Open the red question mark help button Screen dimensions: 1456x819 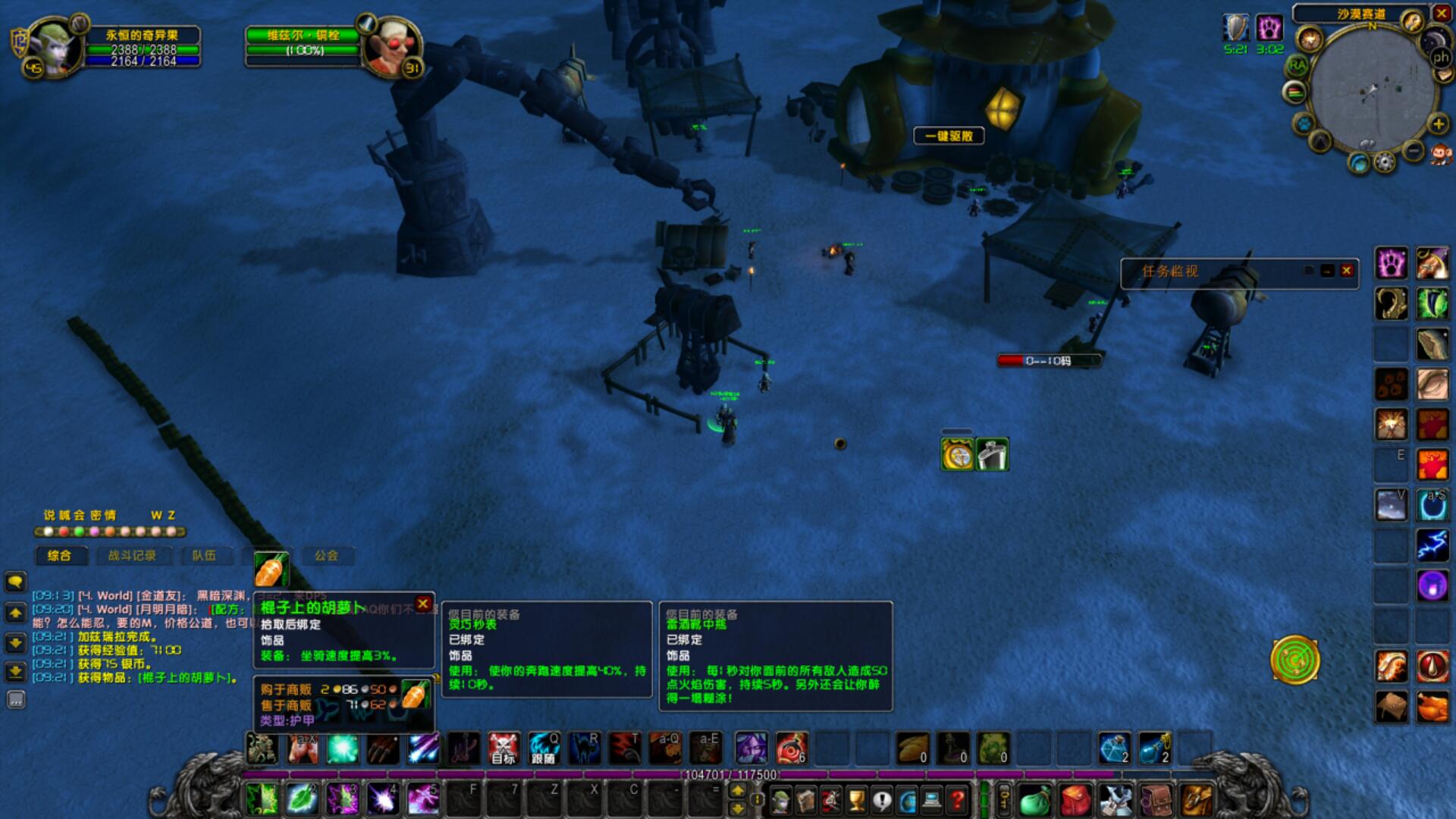click(958, 800)
